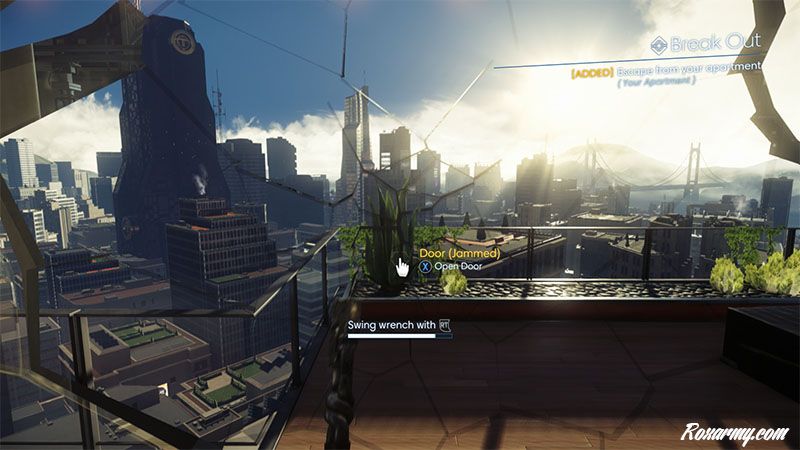Open the Break Out objective tracker title

716,44
